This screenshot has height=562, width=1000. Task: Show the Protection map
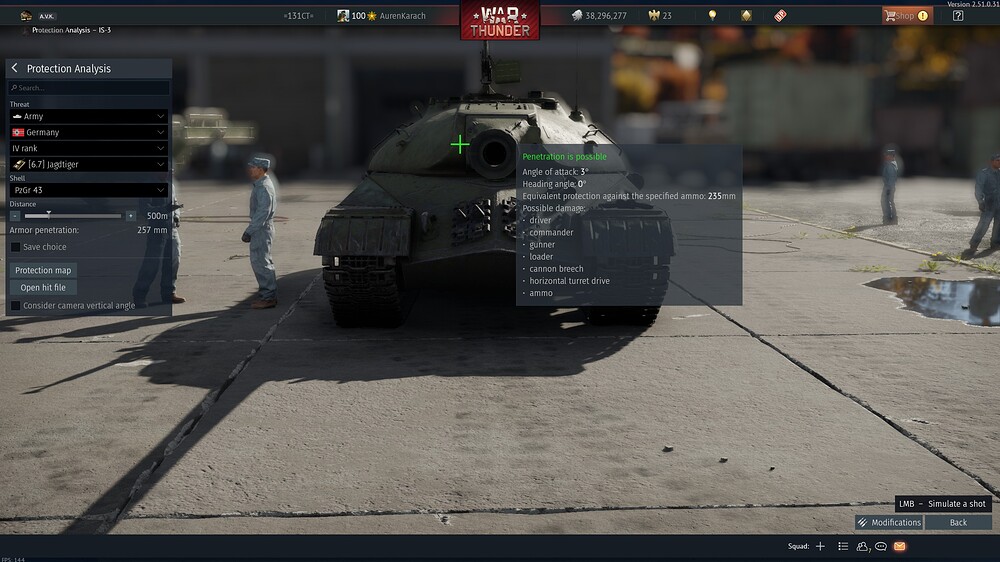tap(44, 270)
